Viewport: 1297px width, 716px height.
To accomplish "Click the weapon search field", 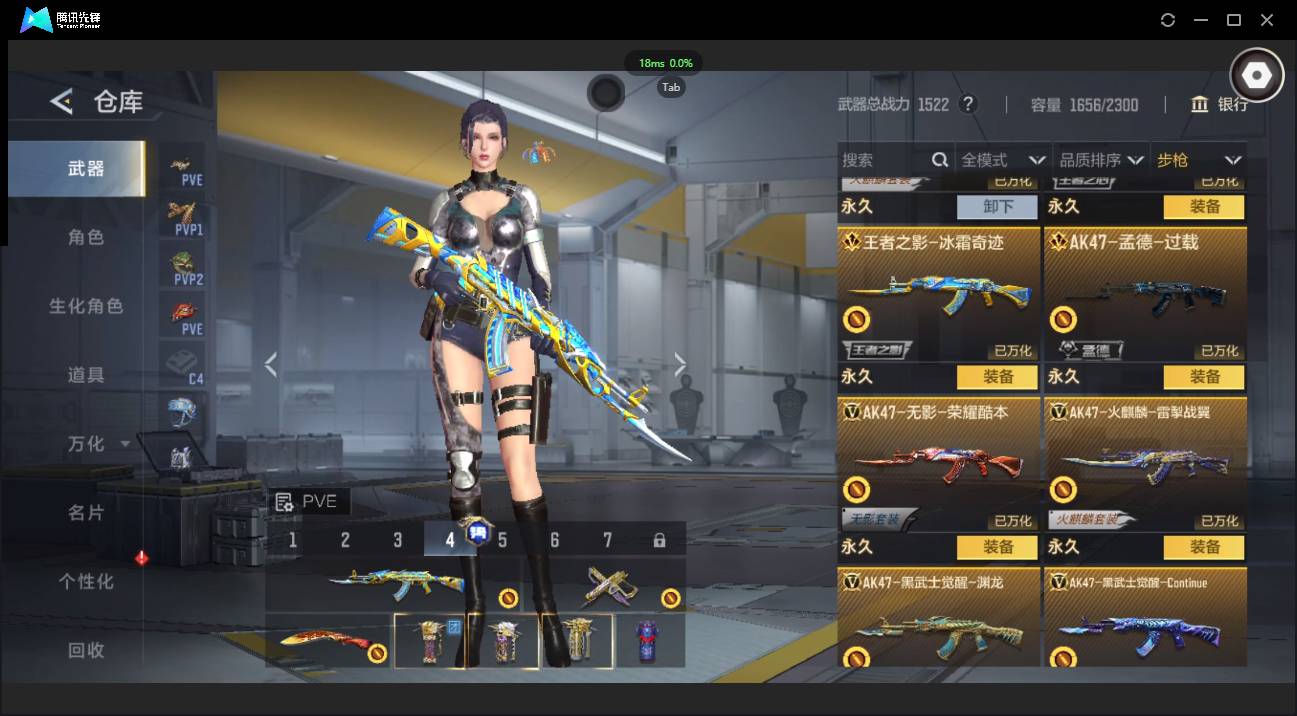I will click(885, 160).
